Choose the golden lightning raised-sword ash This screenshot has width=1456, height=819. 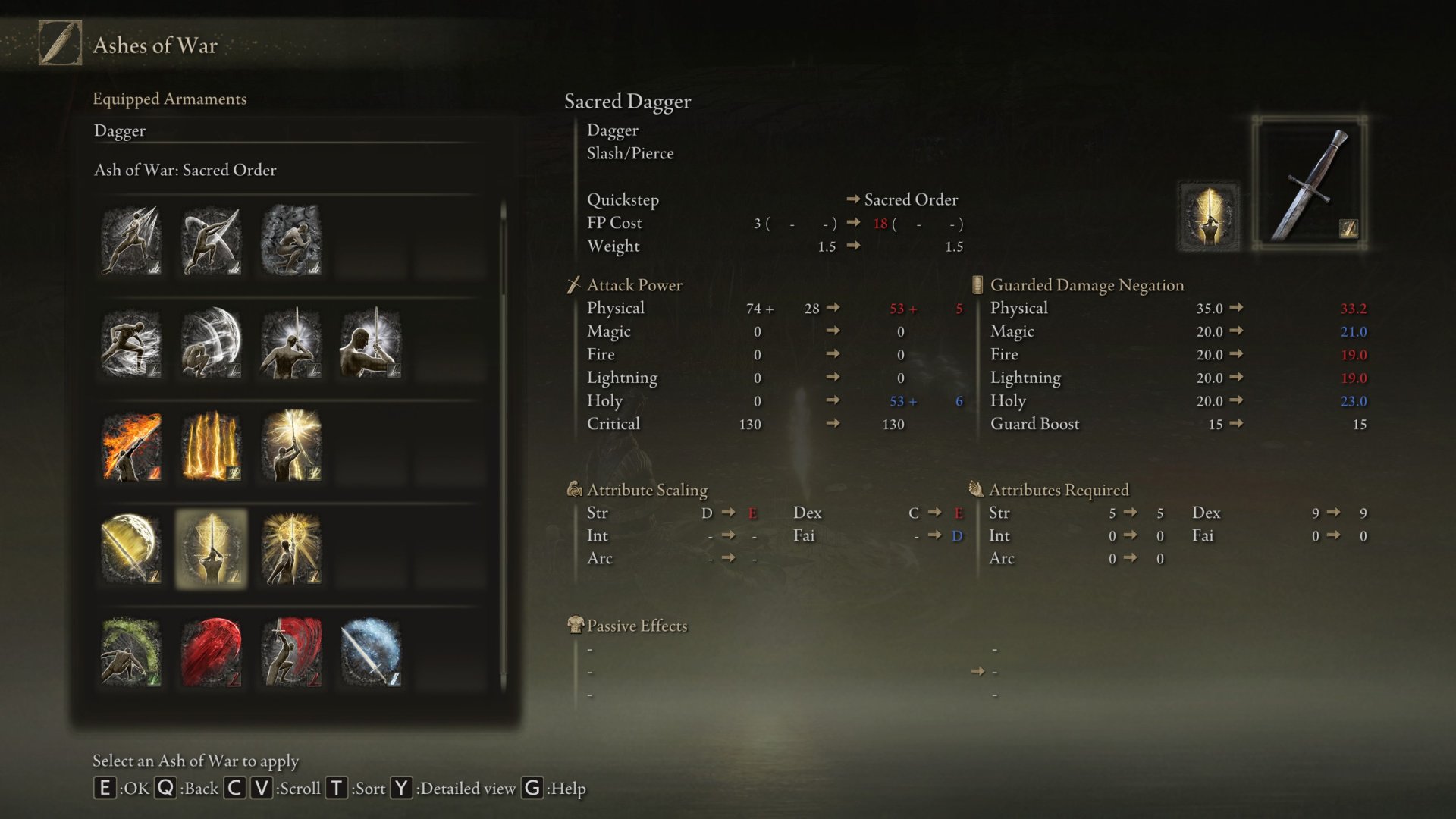click(x=291, y=447)
